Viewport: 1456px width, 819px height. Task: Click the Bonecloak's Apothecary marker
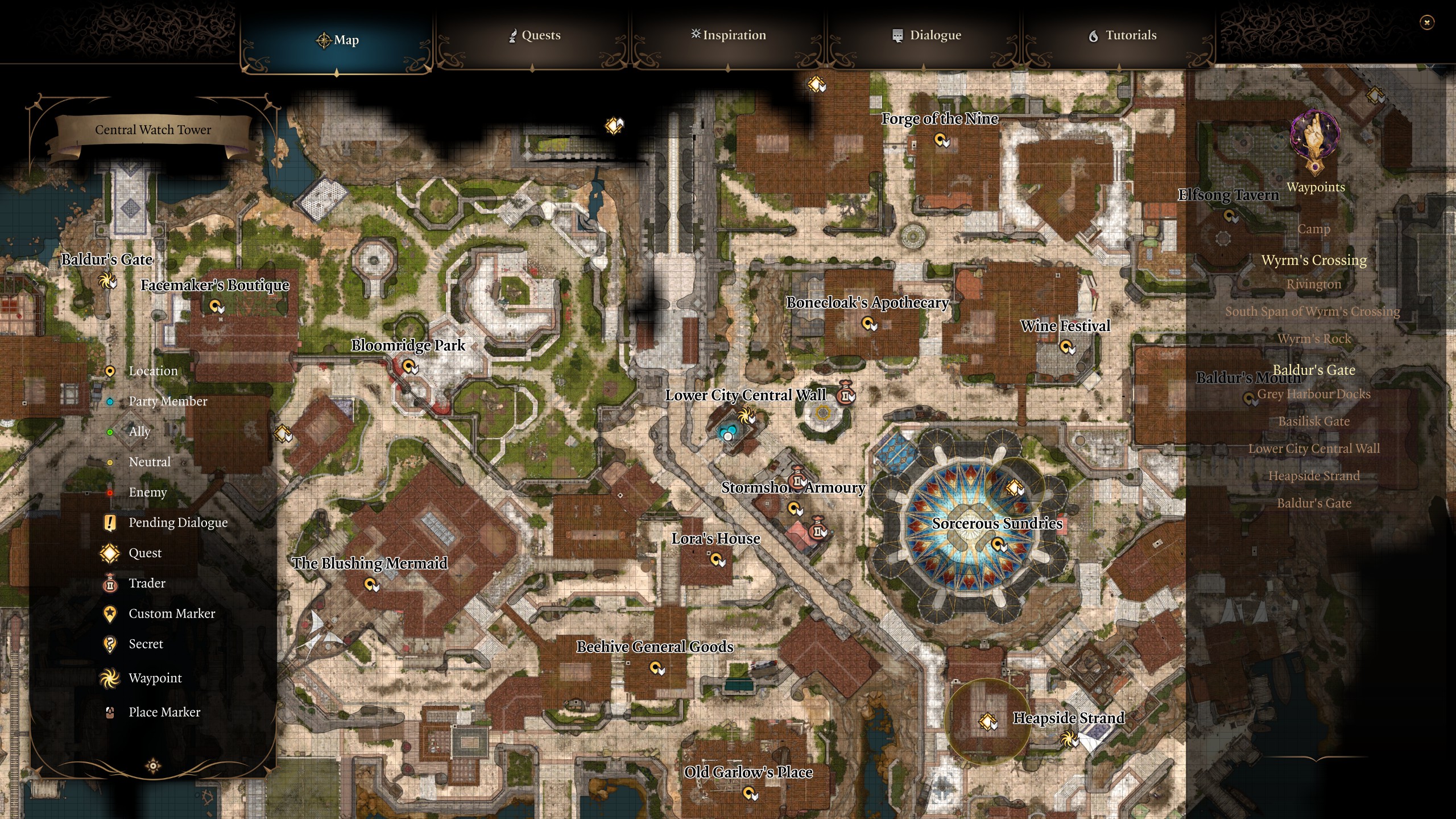pyautogui.click(x=868, y=324)
